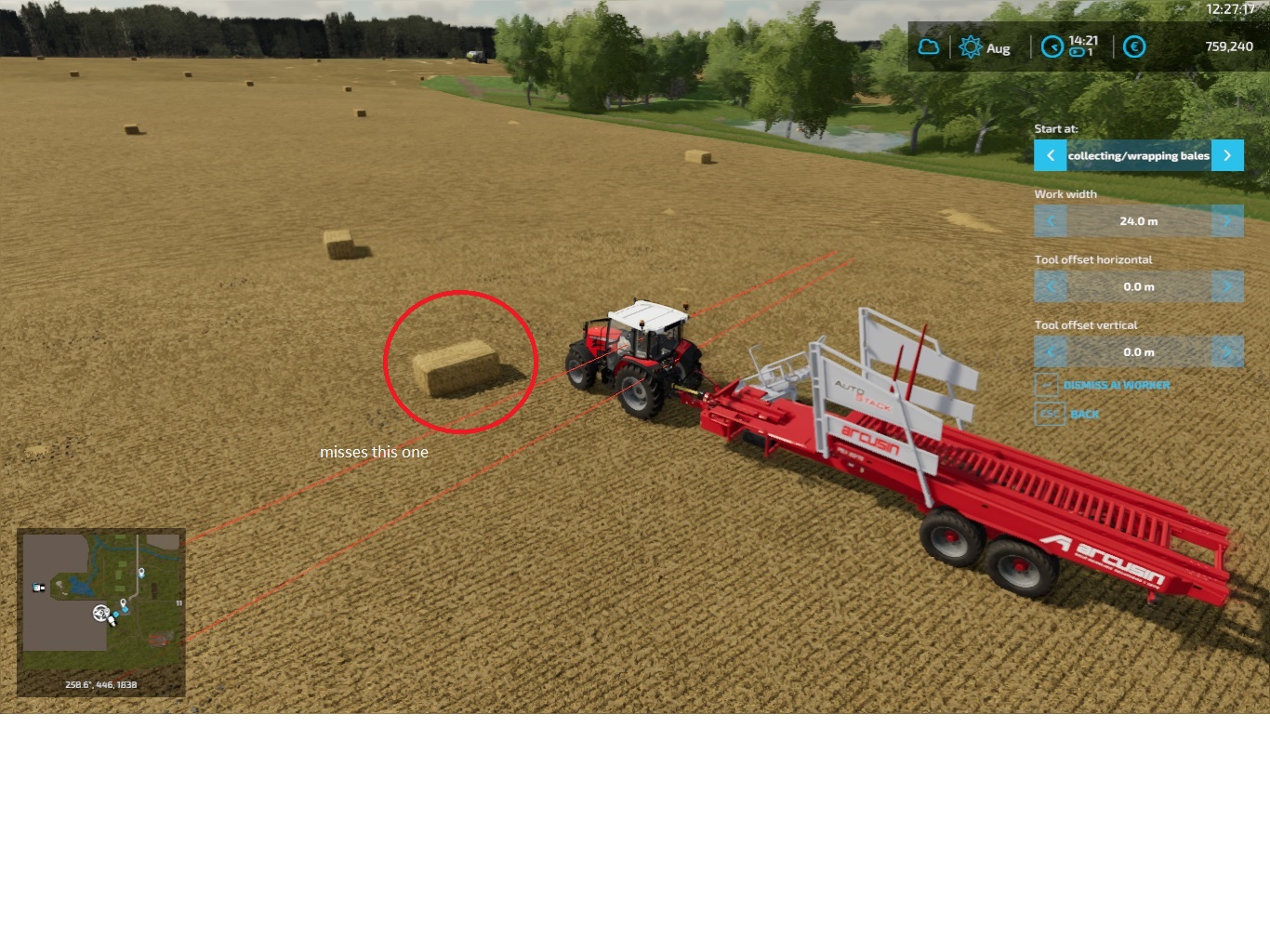The image size is (1270, 952).
Task: Decrease Tool offset horizontal value
Action: click(1051, 286)
